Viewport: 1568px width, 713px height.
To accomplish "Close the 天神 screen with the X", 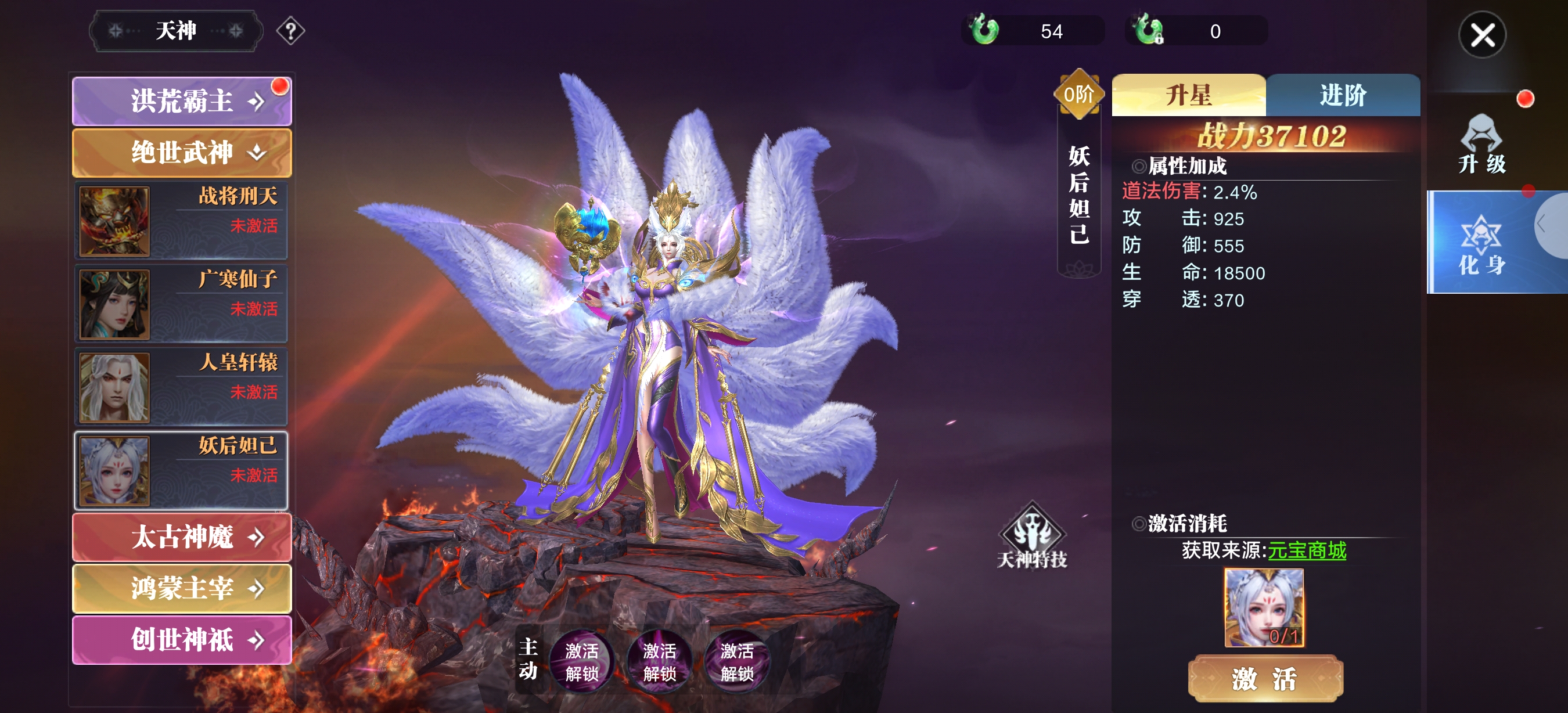I will [1481, 35].
